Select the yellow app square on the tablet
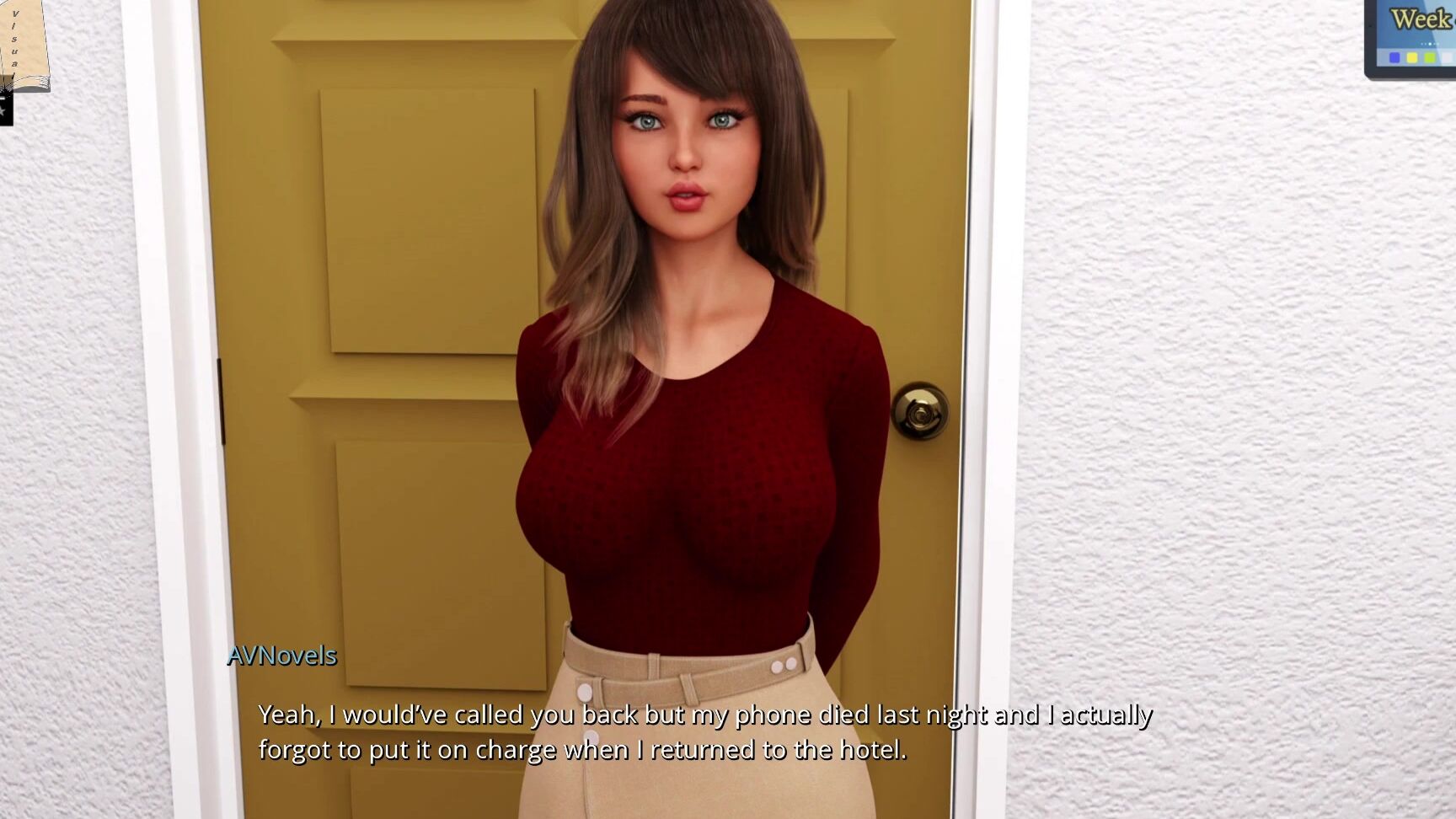1456x819 pixels. point(1412,57)
